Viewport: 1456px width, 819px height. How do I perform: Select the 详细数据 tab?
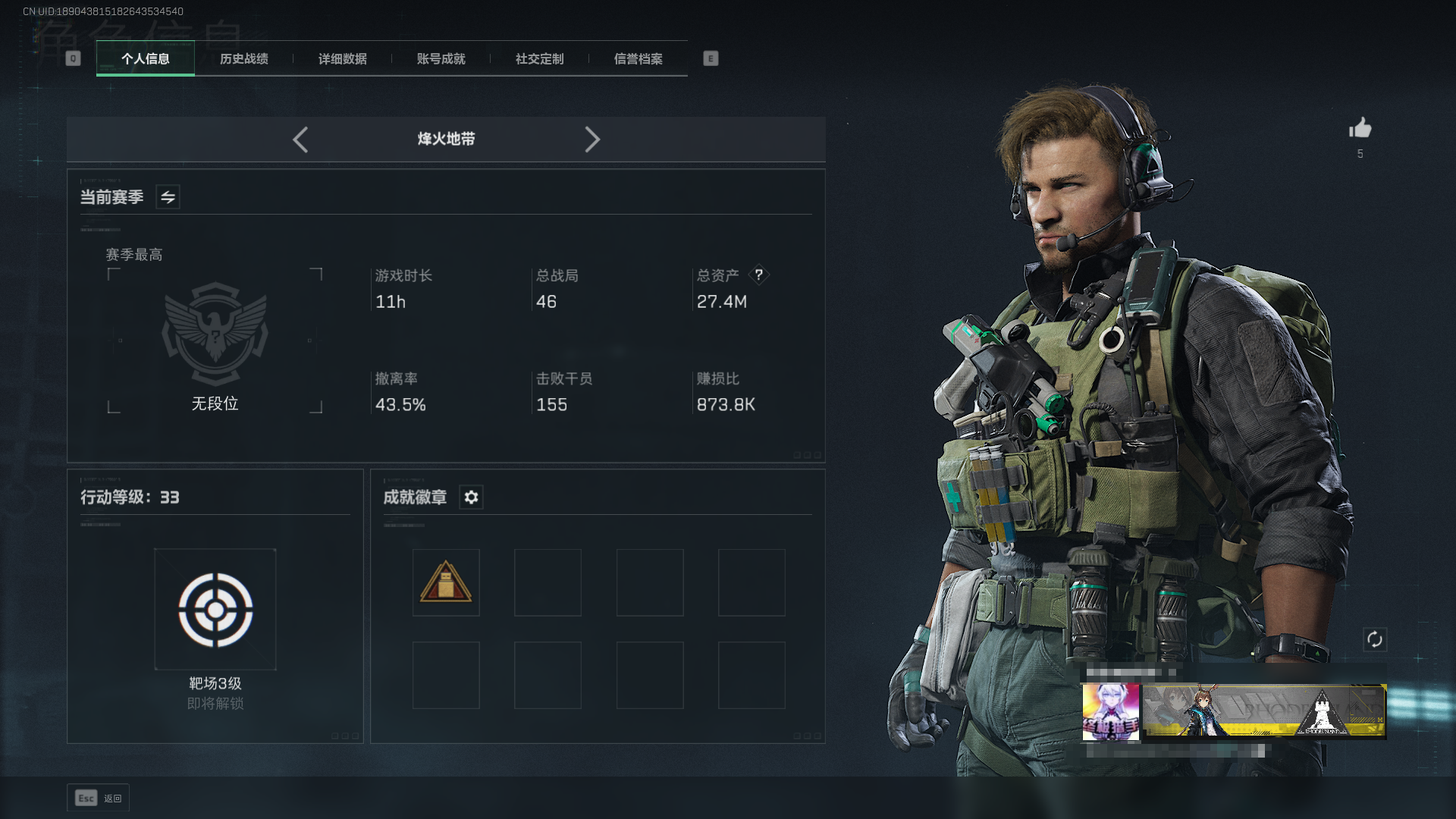click(x=343, y=58)
